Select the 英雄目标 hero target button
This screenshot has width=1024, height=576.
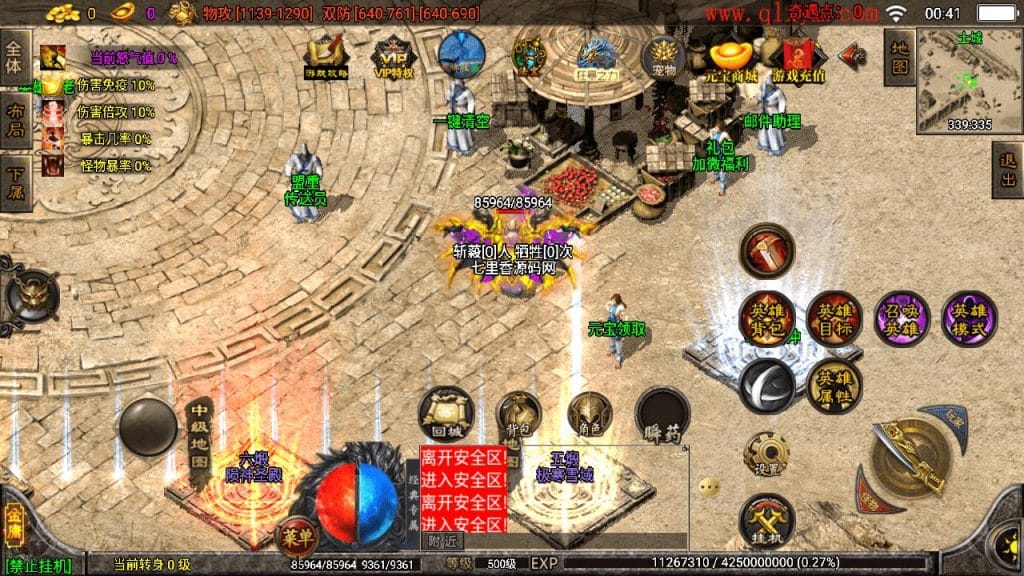(833, 319)
